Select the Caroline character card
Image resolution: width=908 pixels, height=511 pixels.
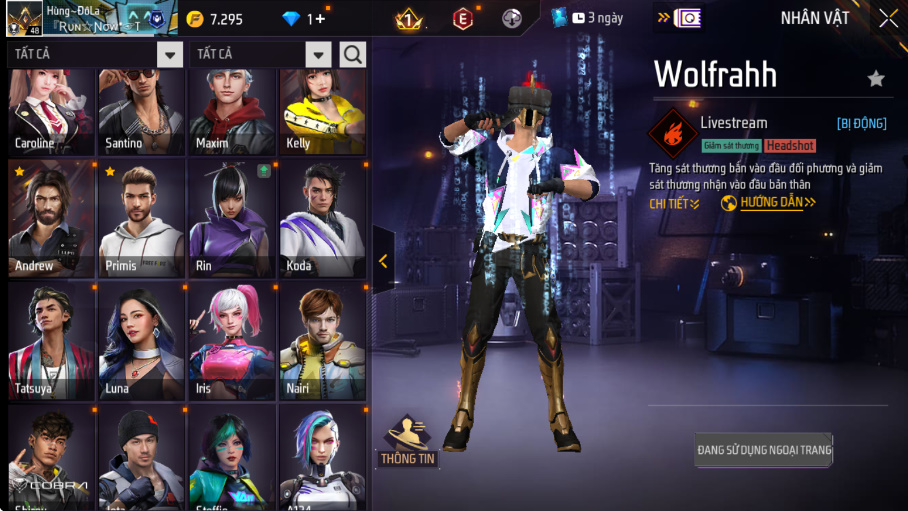click(x=52, y=112)
